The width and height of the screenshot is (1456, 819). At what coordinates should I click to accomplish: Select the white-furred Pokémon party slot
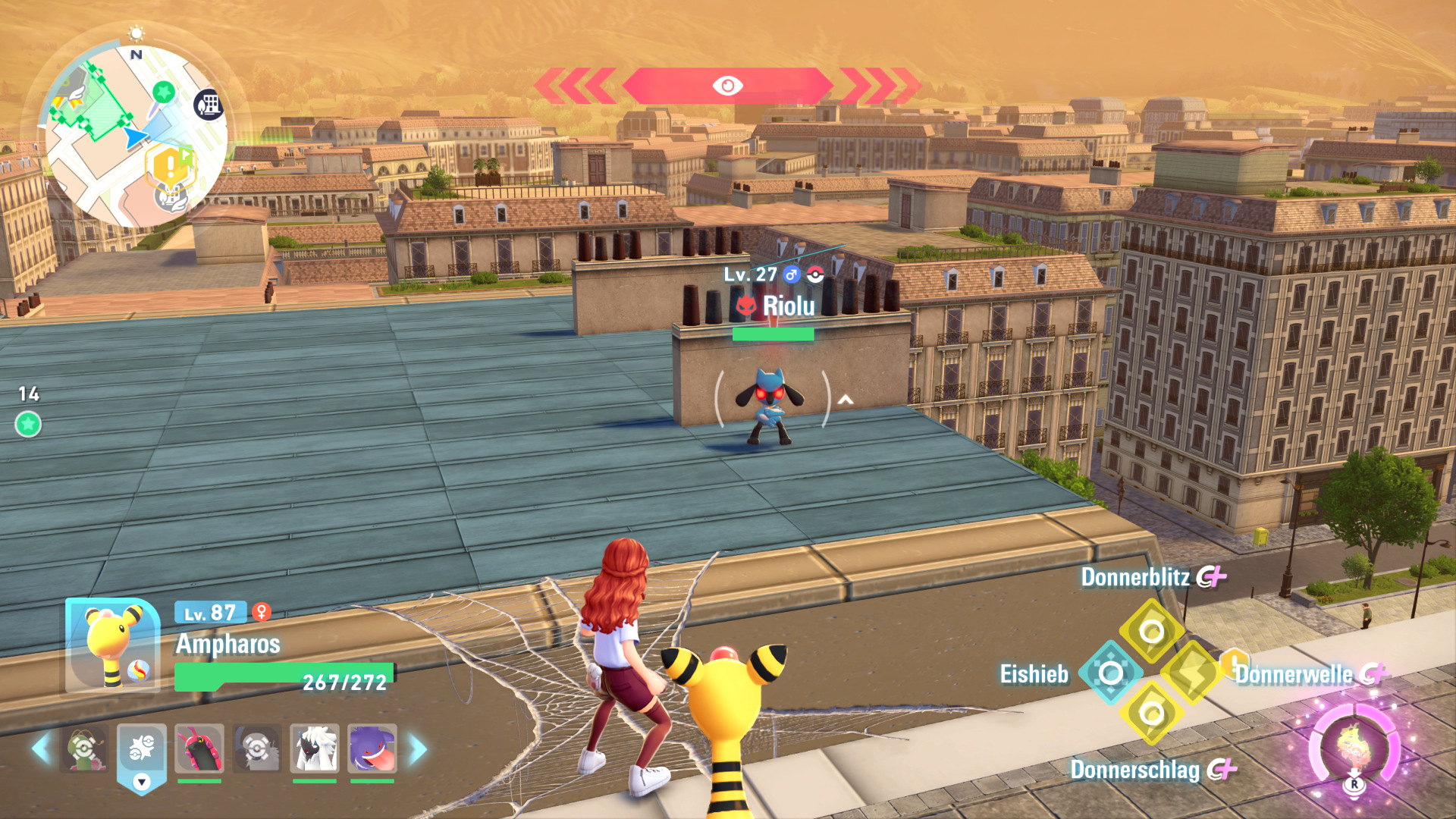(x=314, y=748)
